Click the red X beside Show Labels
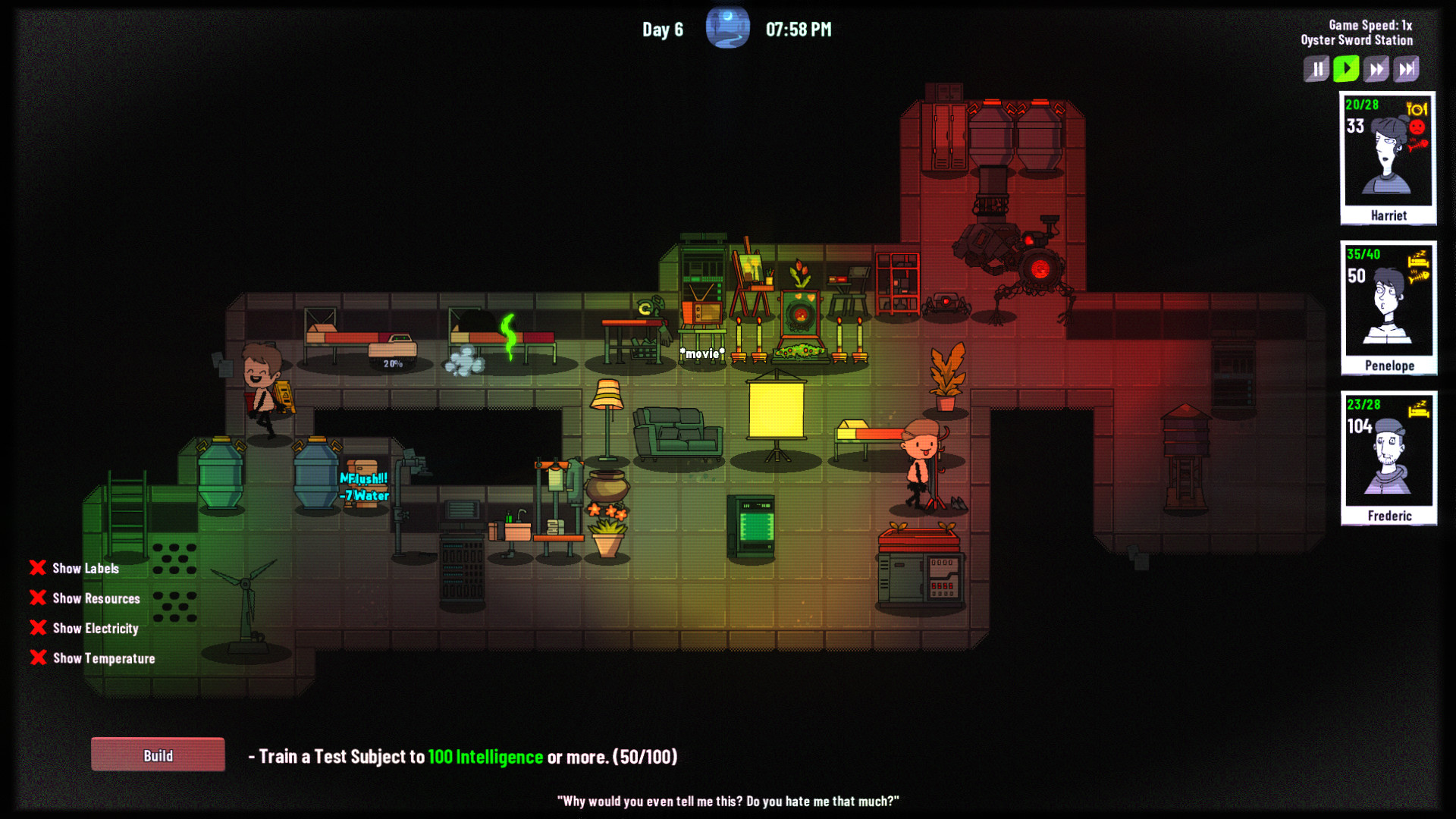The height and width of the screenshot is (819, 1456). tap(38, 568)
